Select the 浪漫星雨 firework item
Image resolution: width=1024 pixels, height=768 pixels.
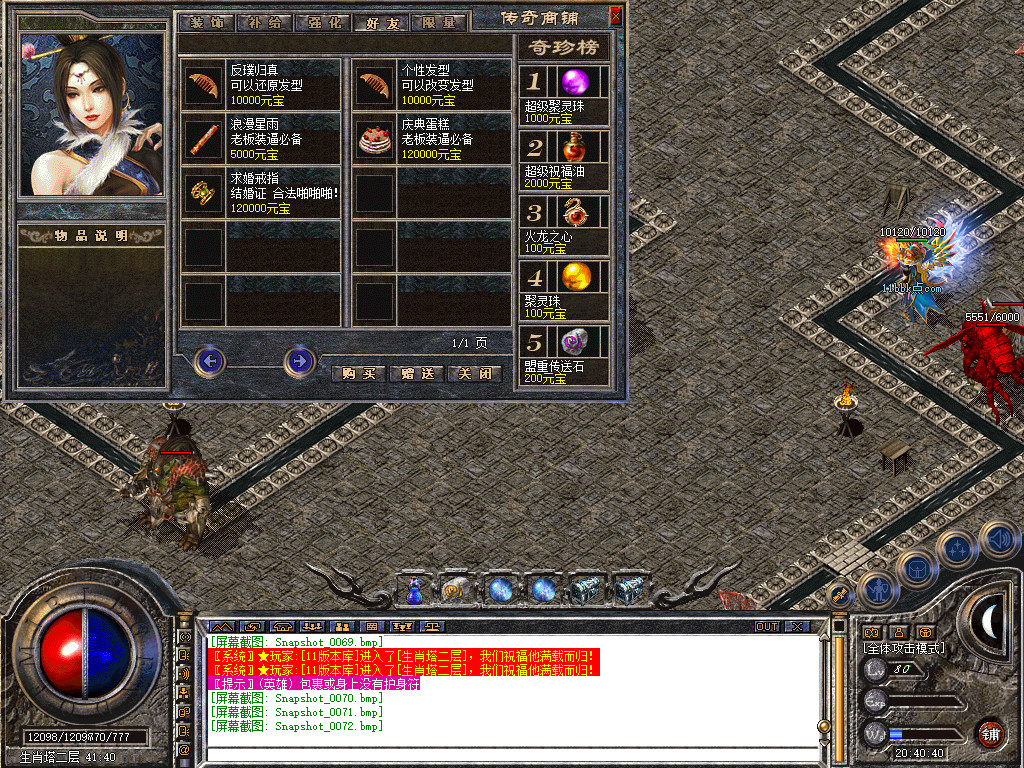point(204,139)
